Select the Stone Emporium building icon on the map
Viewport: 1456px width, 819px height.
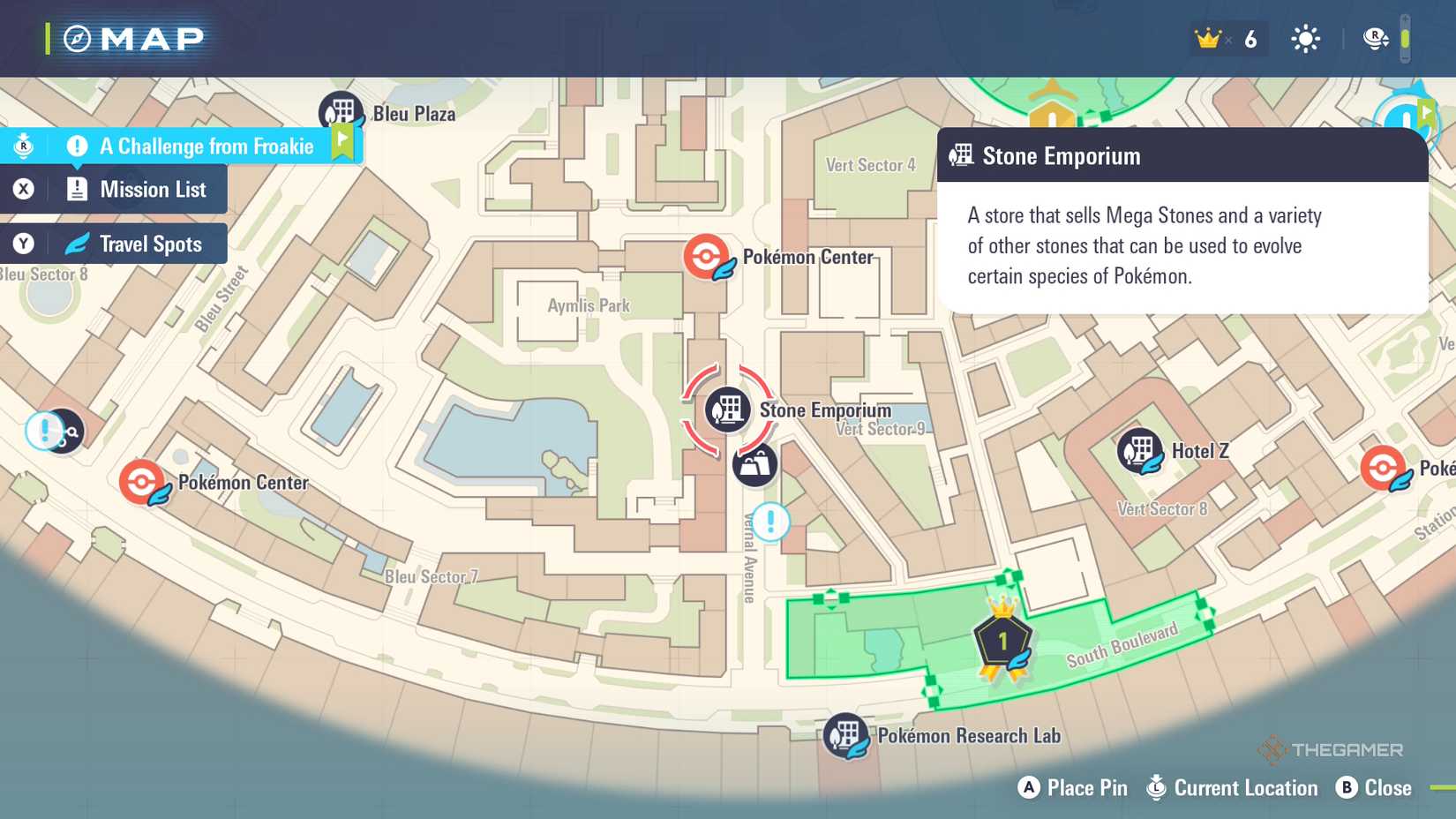pyautogui.click(x=726, y=409)
